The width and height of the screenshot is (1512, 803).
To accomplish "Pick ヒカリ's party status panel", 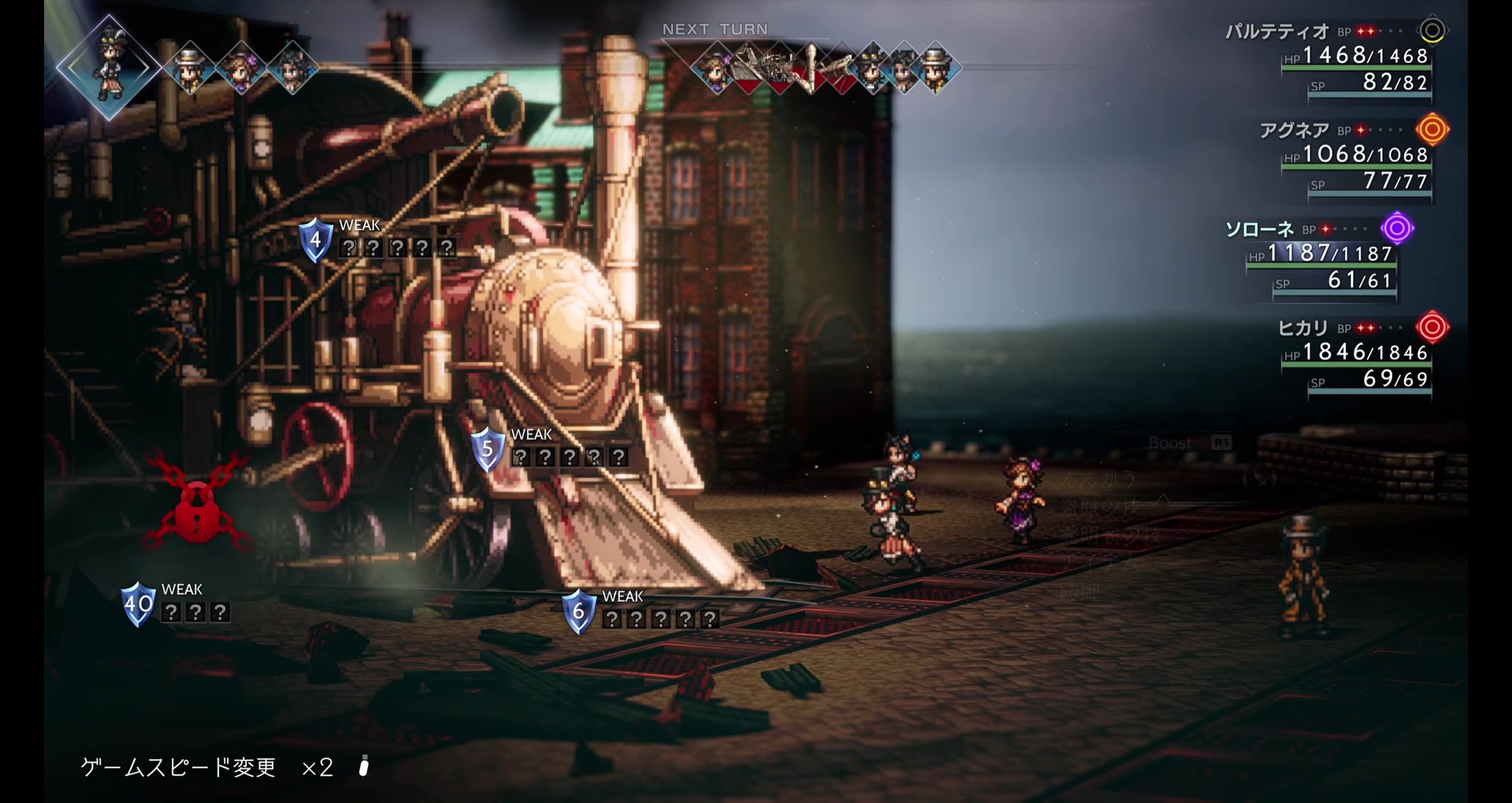I will click(1354, 353).
